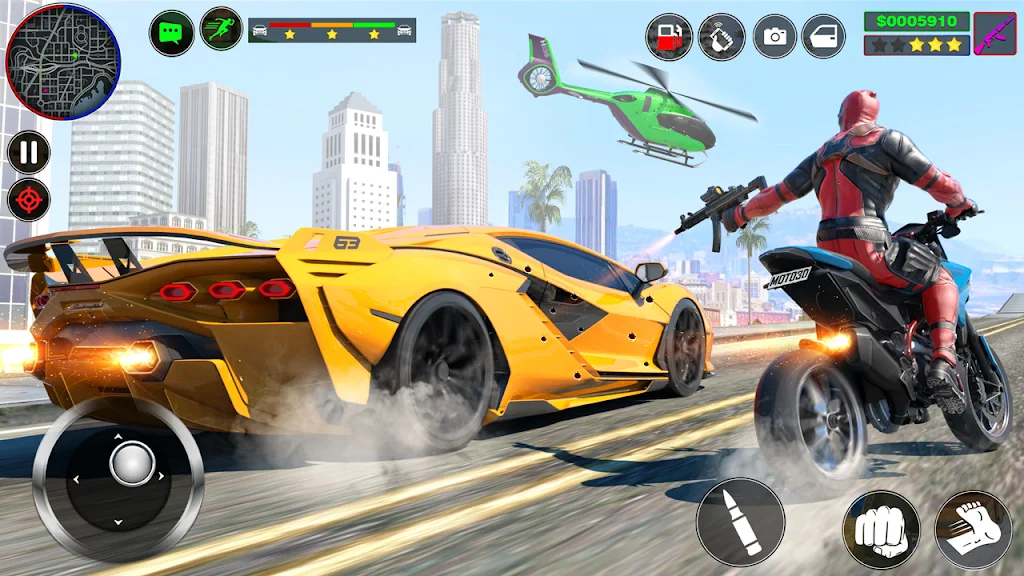
Task: Tap the red fuel pump icon
Action: point(669,37)
